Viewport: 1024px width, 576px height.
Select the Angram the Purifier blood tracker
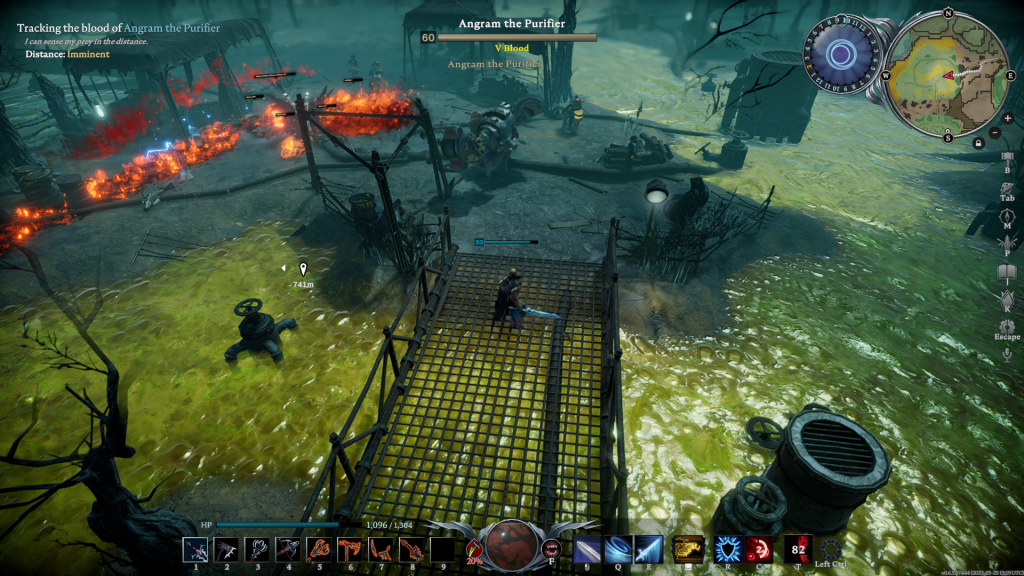pos(118,29)
